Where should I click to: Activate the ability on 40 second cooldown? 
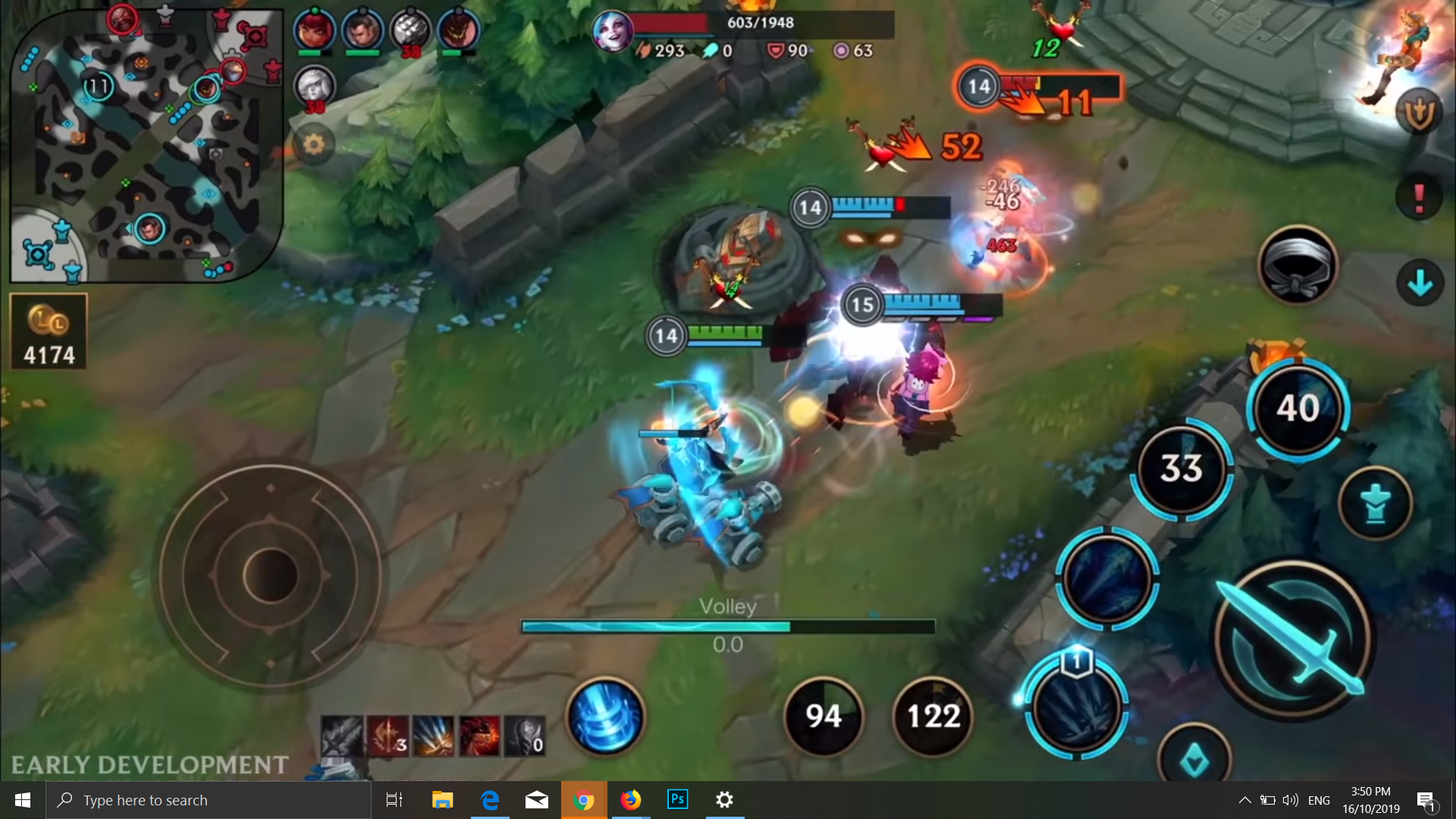tap(1298, 408)
